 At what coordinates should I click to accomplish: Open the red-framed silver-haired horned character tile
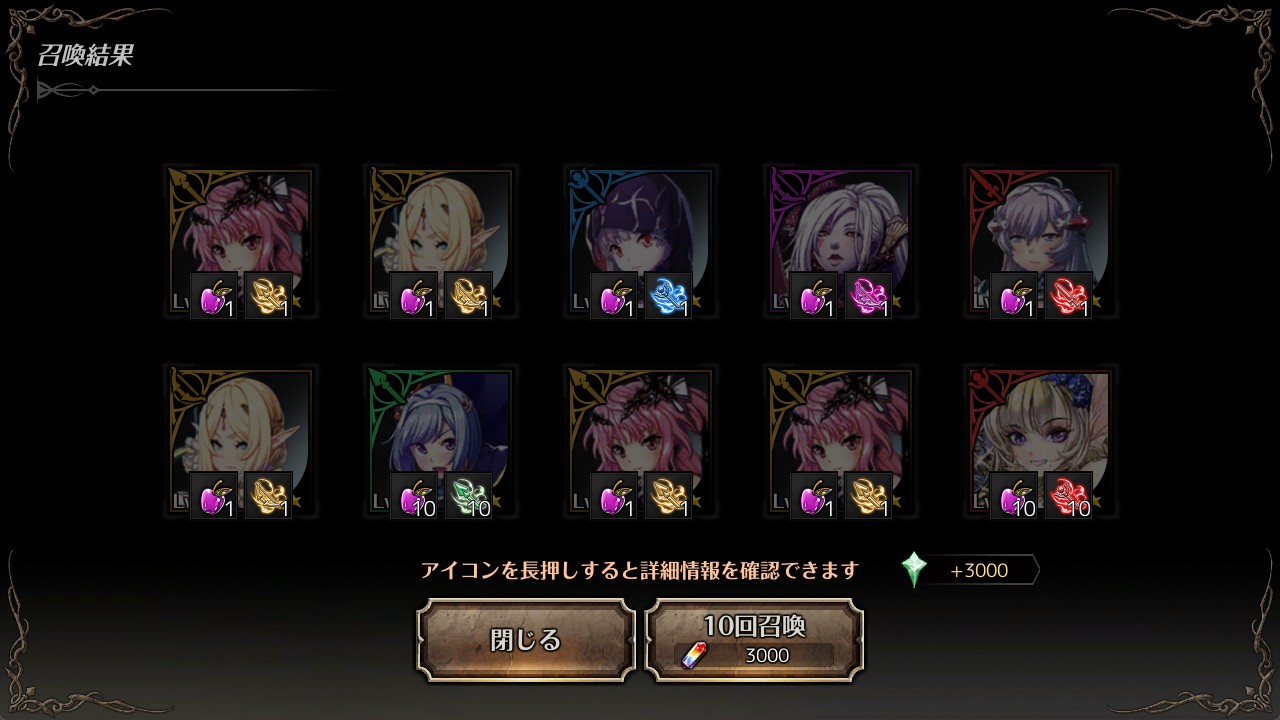point(1040,241)
